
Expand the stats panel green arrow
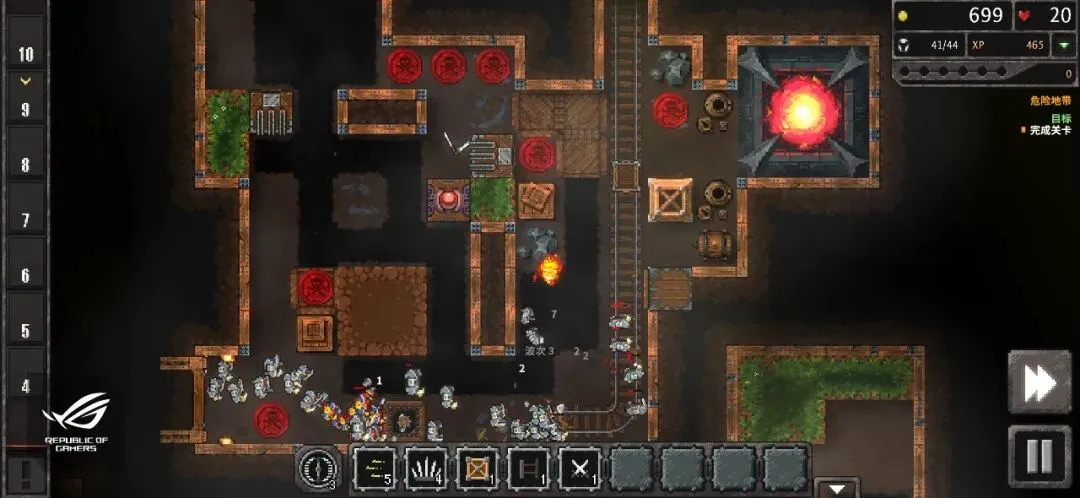pyautogui.click(x=1062, y=45)
